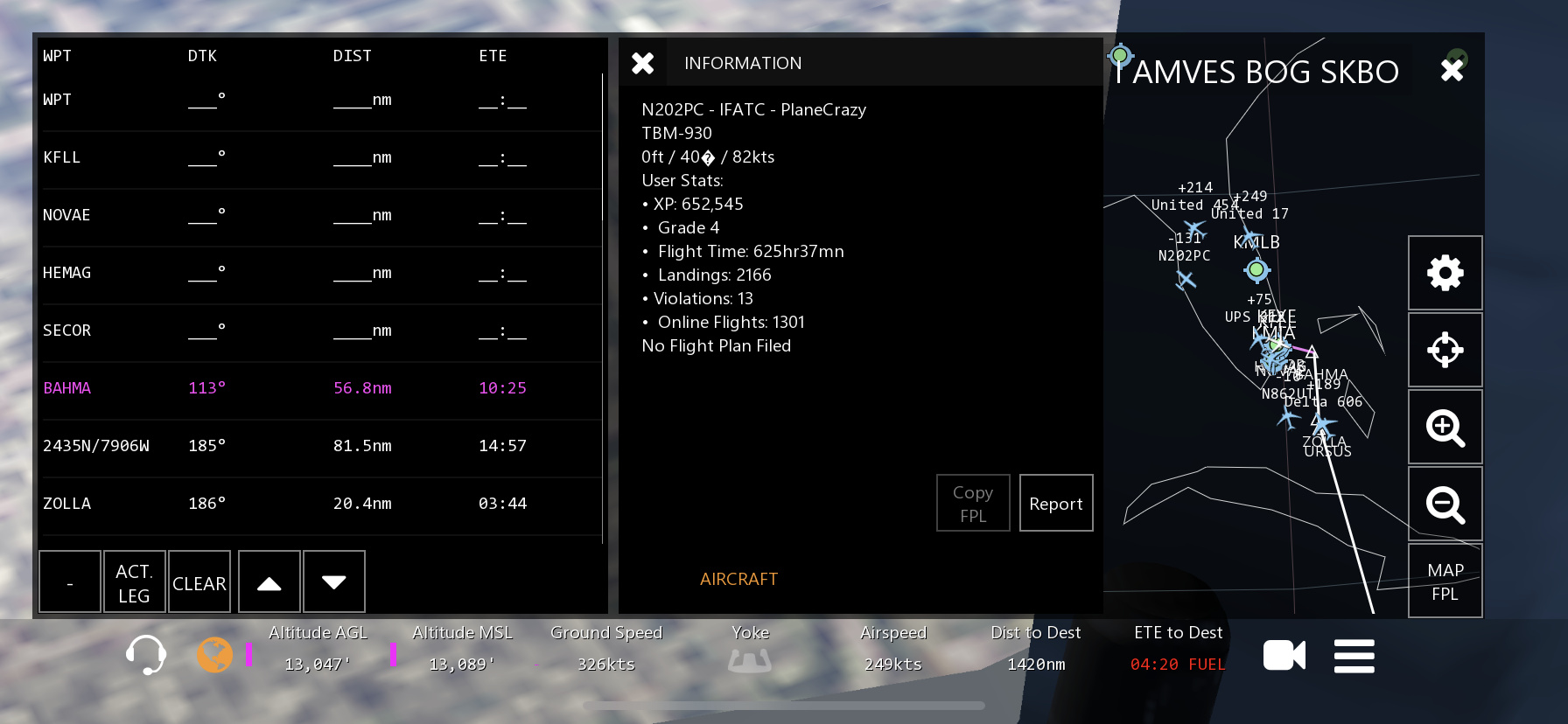Image resolution: width=1568 pixels, height=724 pixels.
Task: Zoom in on the map
Action: tap(1445, 428)
